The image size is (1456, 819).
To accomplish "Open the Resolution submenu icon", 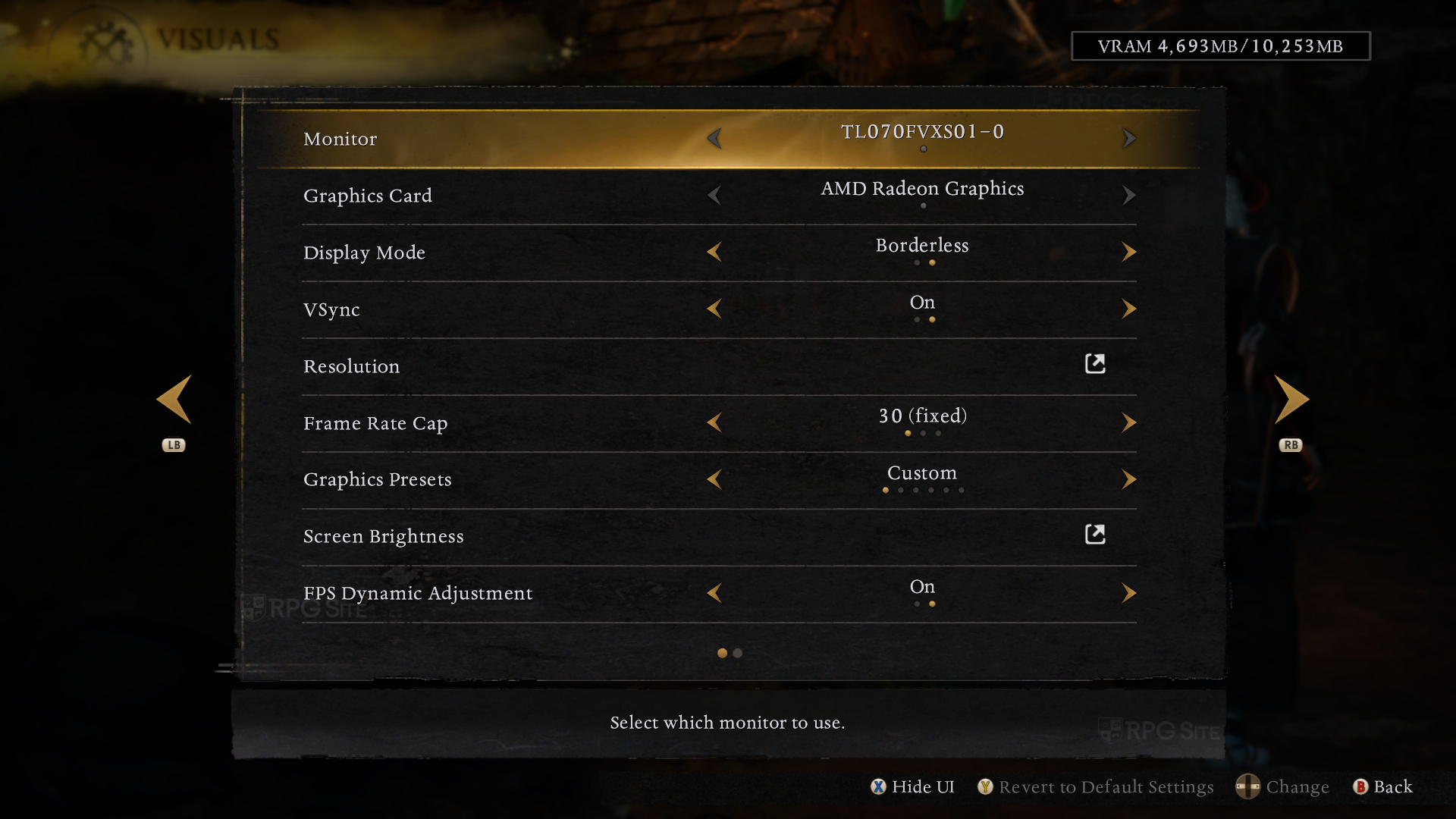I will pos(1095,364).
